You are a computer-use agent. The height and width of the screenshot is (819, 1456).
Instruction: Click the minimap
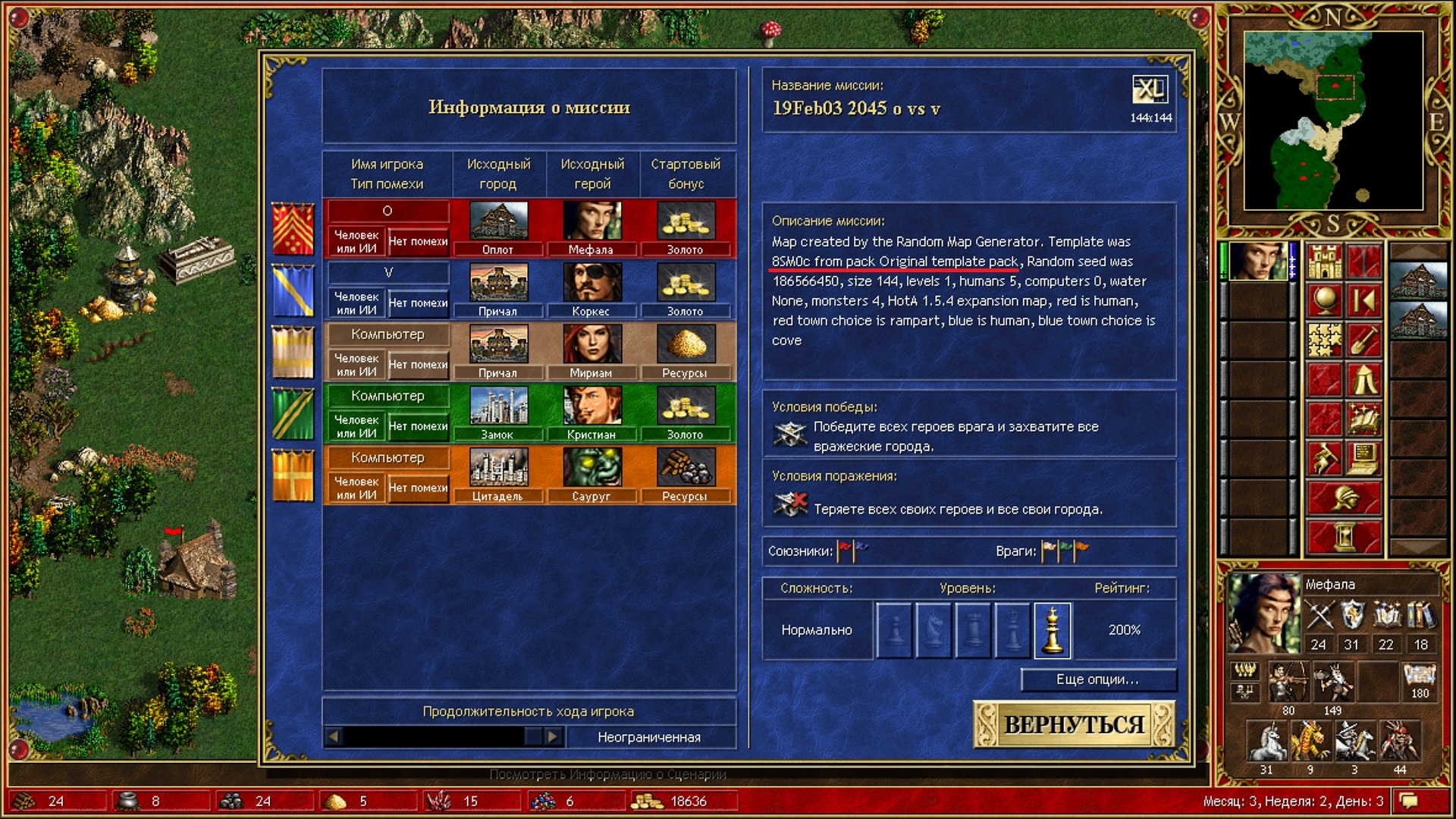(1333, 120)
